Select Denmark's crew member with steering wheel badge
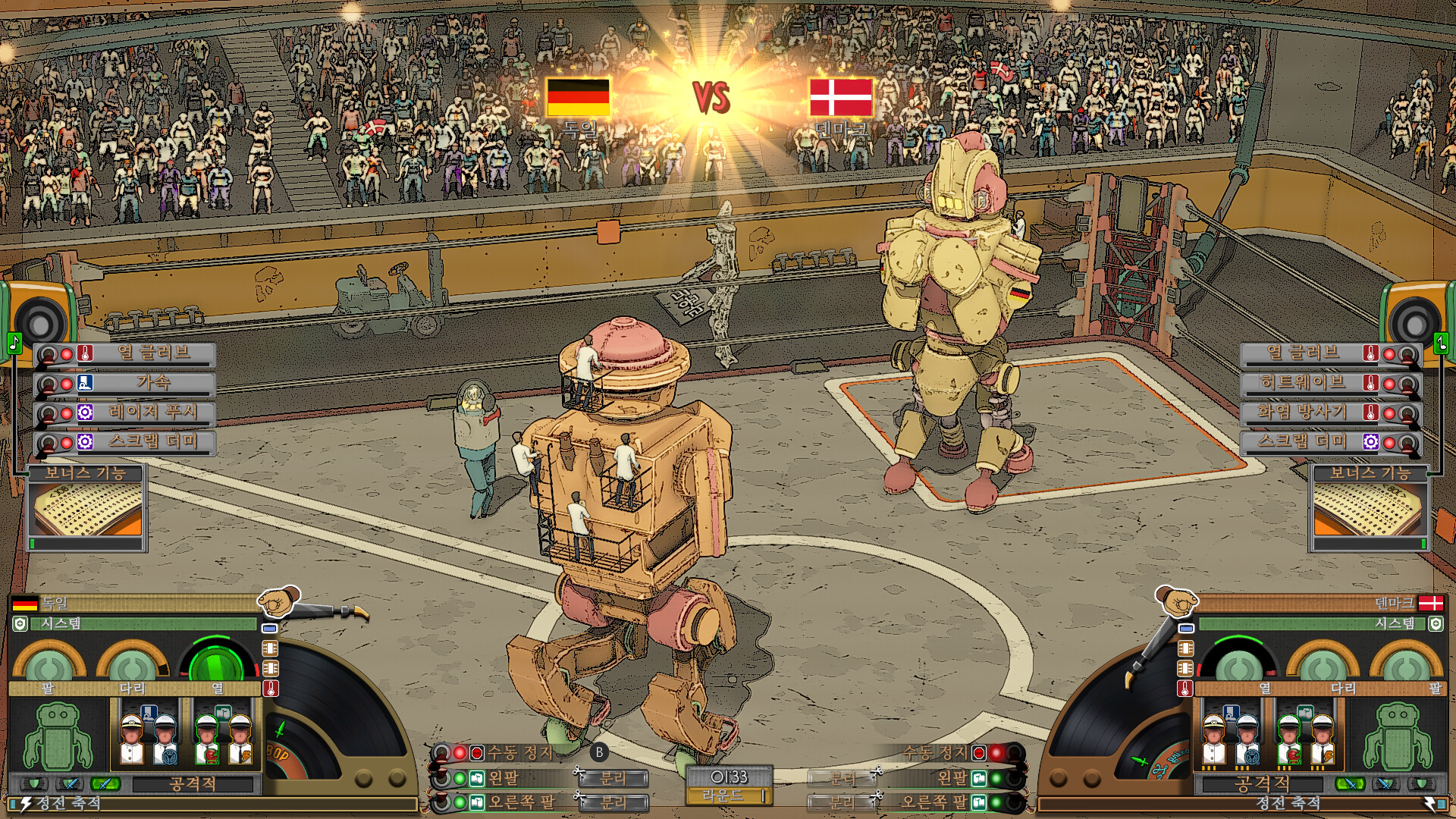Image resolution: width=1456 pixels, height=819 pixels. tap(1248, 739)
